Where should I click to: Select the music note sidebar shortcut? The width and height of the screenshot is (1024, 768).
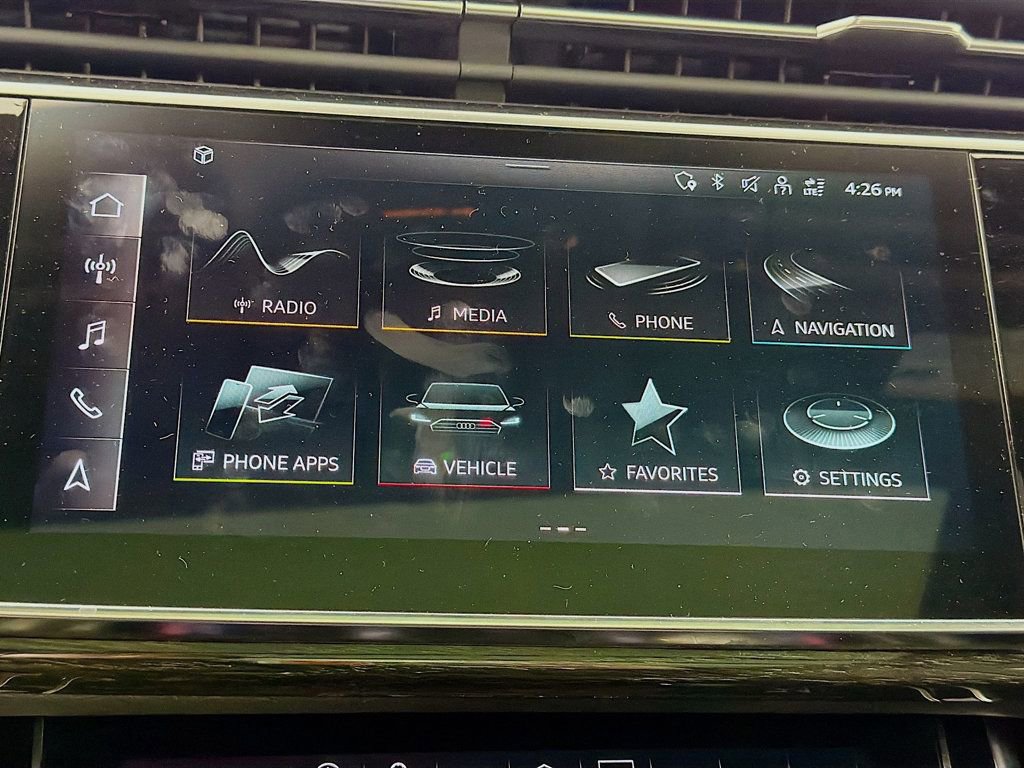tap(92, 334)
